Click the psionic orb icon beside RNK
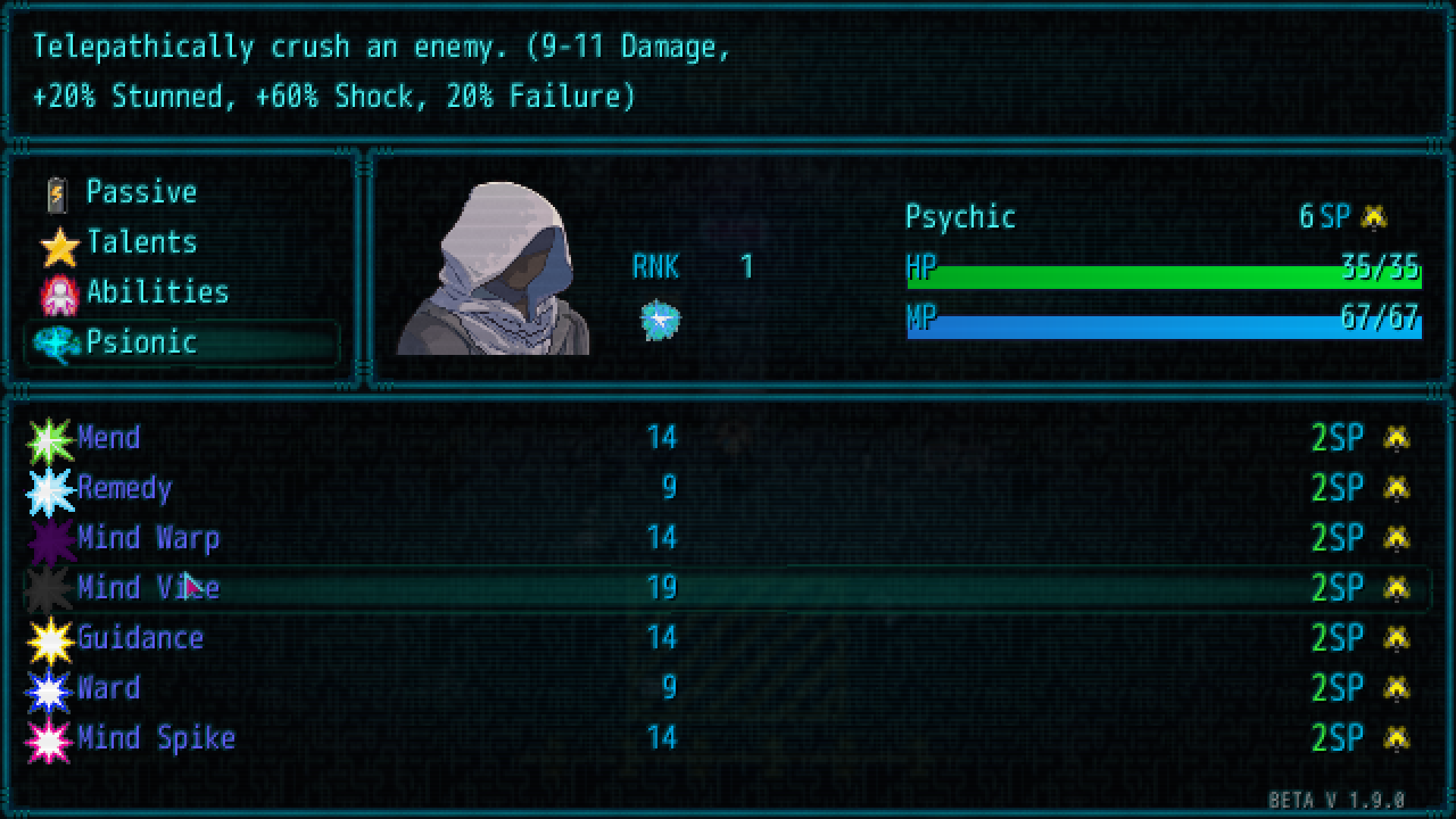Viewport: 1456px width, 819px height. [x=659, y=319]
